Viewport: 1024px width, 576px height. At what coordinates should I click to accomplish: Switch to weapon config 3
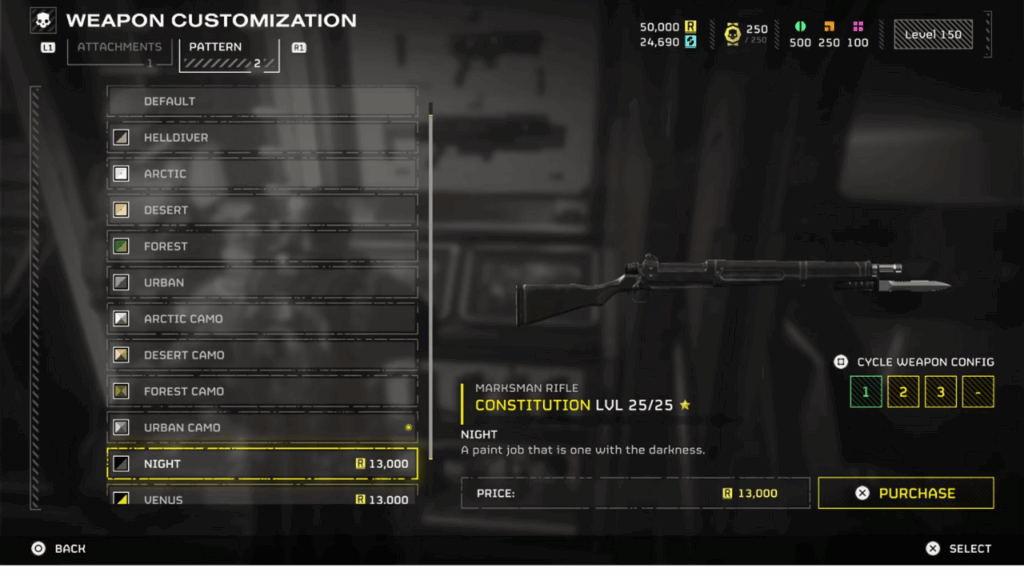(x=940, y=391)
